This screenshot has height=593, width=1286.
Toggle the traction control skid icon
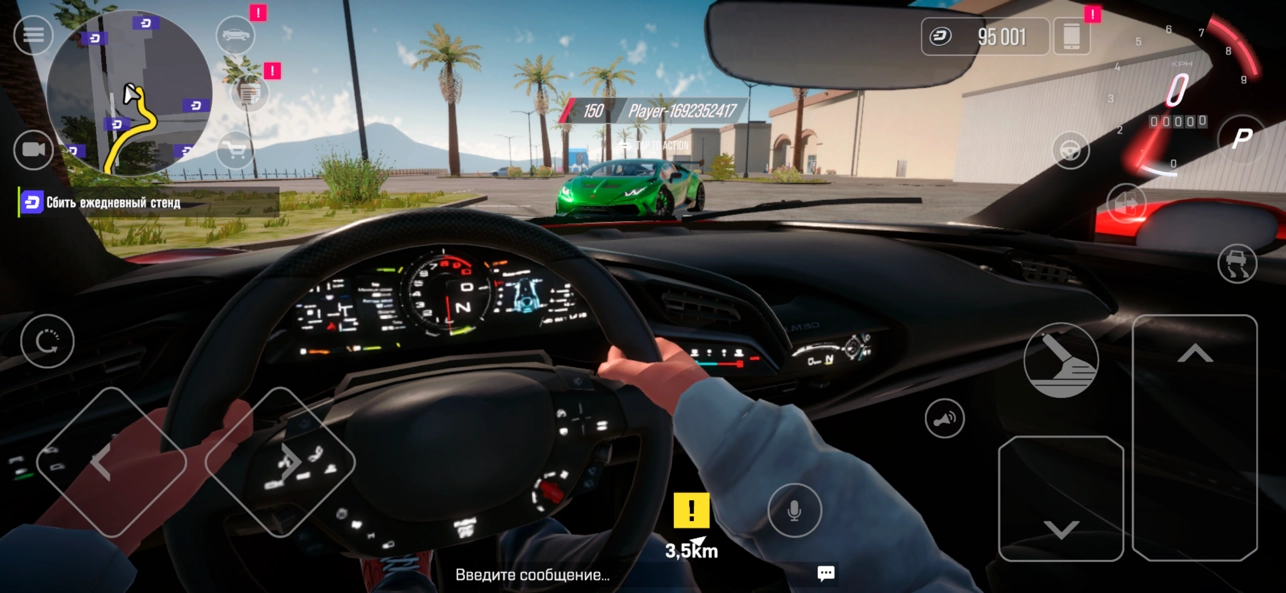click(1237, 264)
